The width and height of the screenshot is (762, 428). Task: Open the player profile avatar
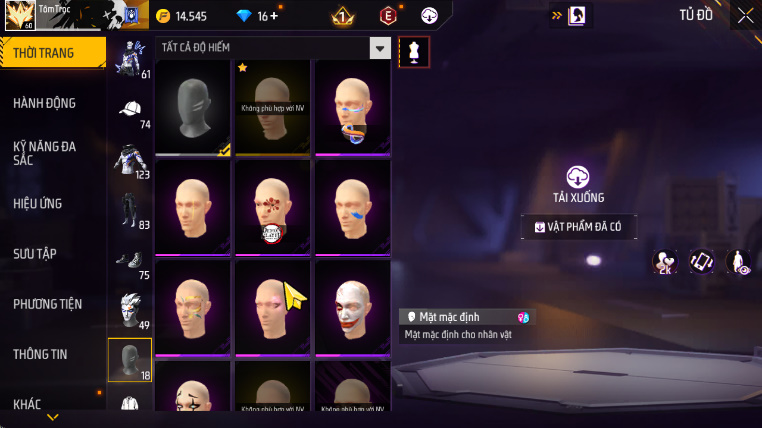(x=20, y=16)
